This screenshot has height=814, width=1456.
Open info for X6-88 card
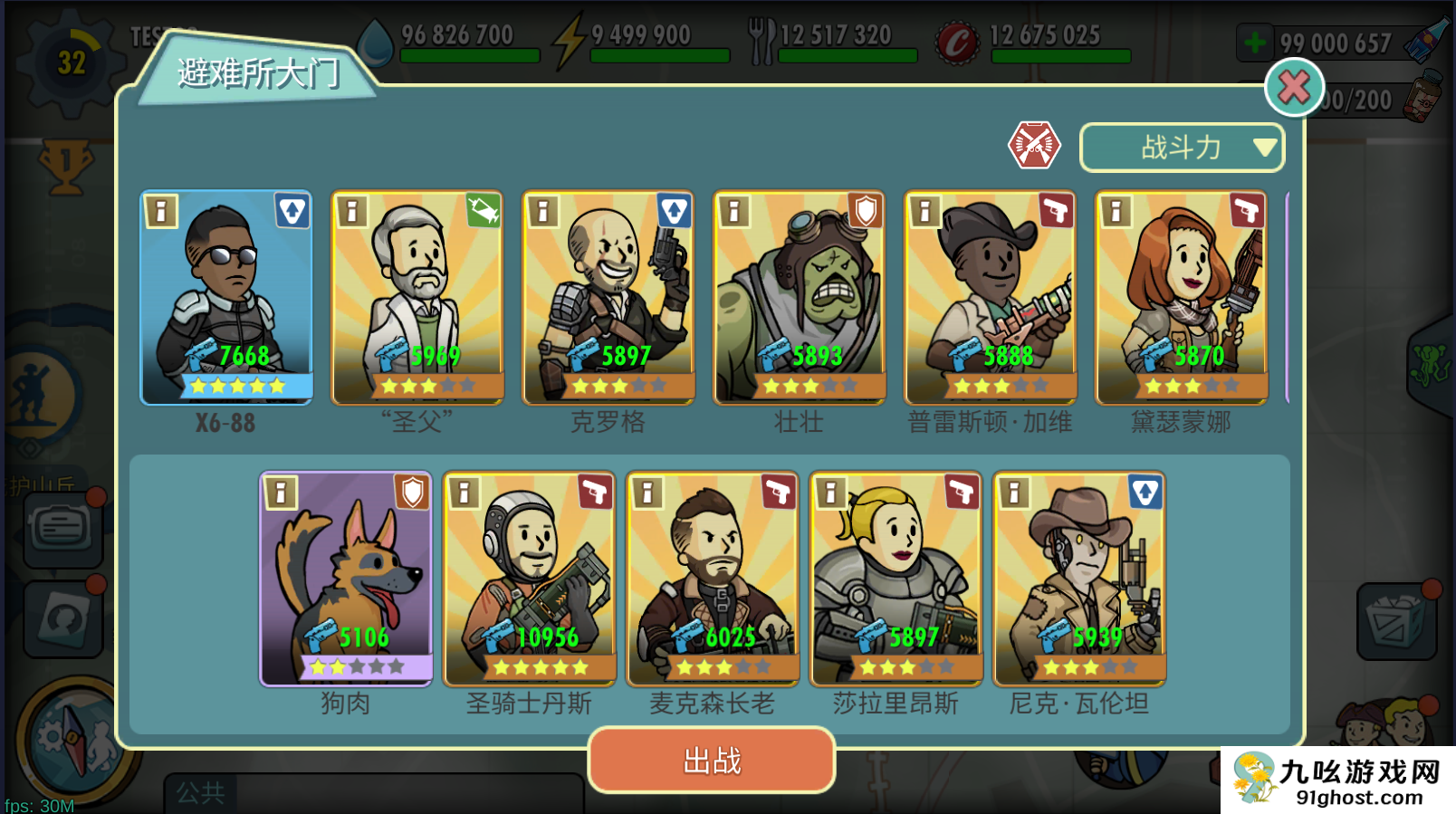click(161, 211)
